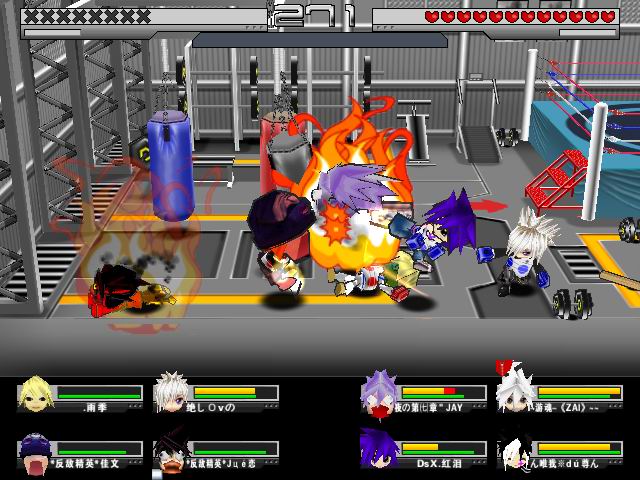Screen dimensions: 640x480
Task: Click the white-haired Ovの player portrait
Action: click(173, 392)
